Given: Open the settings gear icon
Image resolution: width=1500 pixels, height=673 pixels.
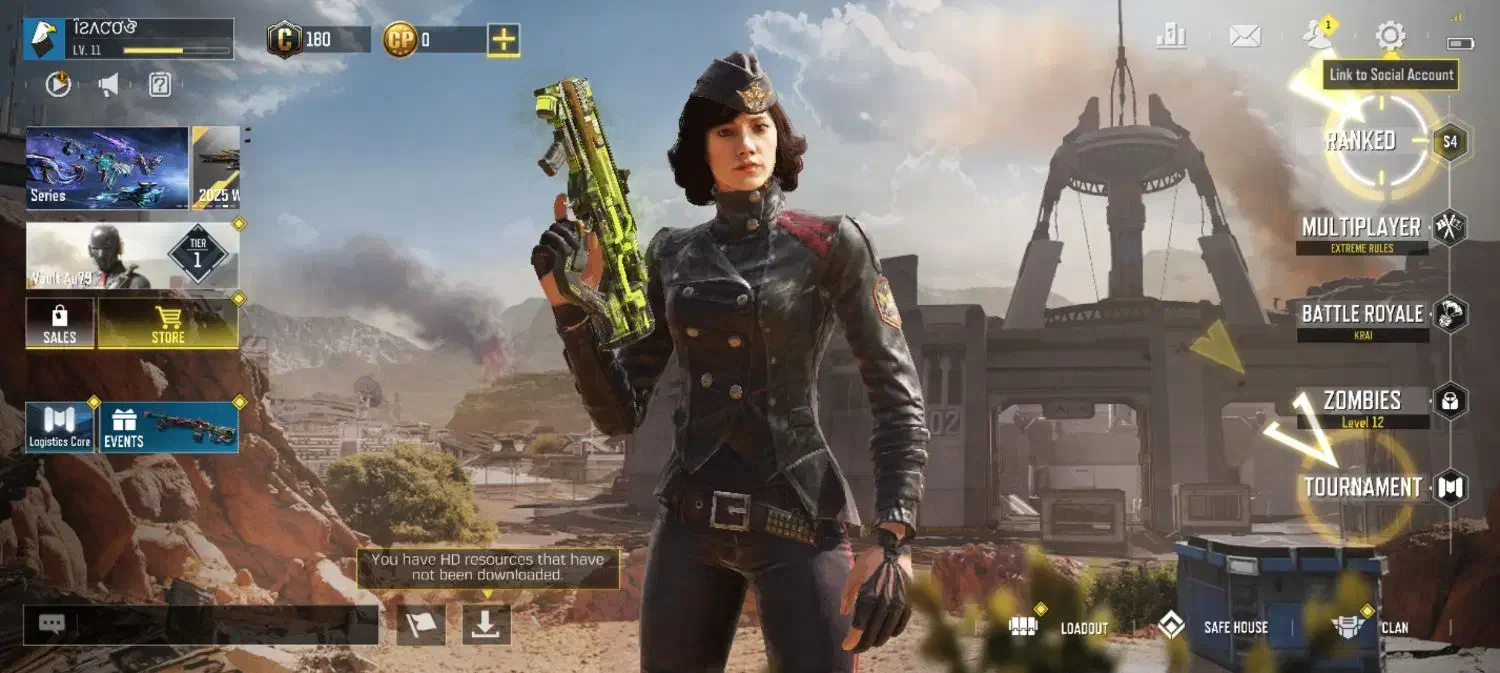Looking at the screenshot, I should [1390, 37].
